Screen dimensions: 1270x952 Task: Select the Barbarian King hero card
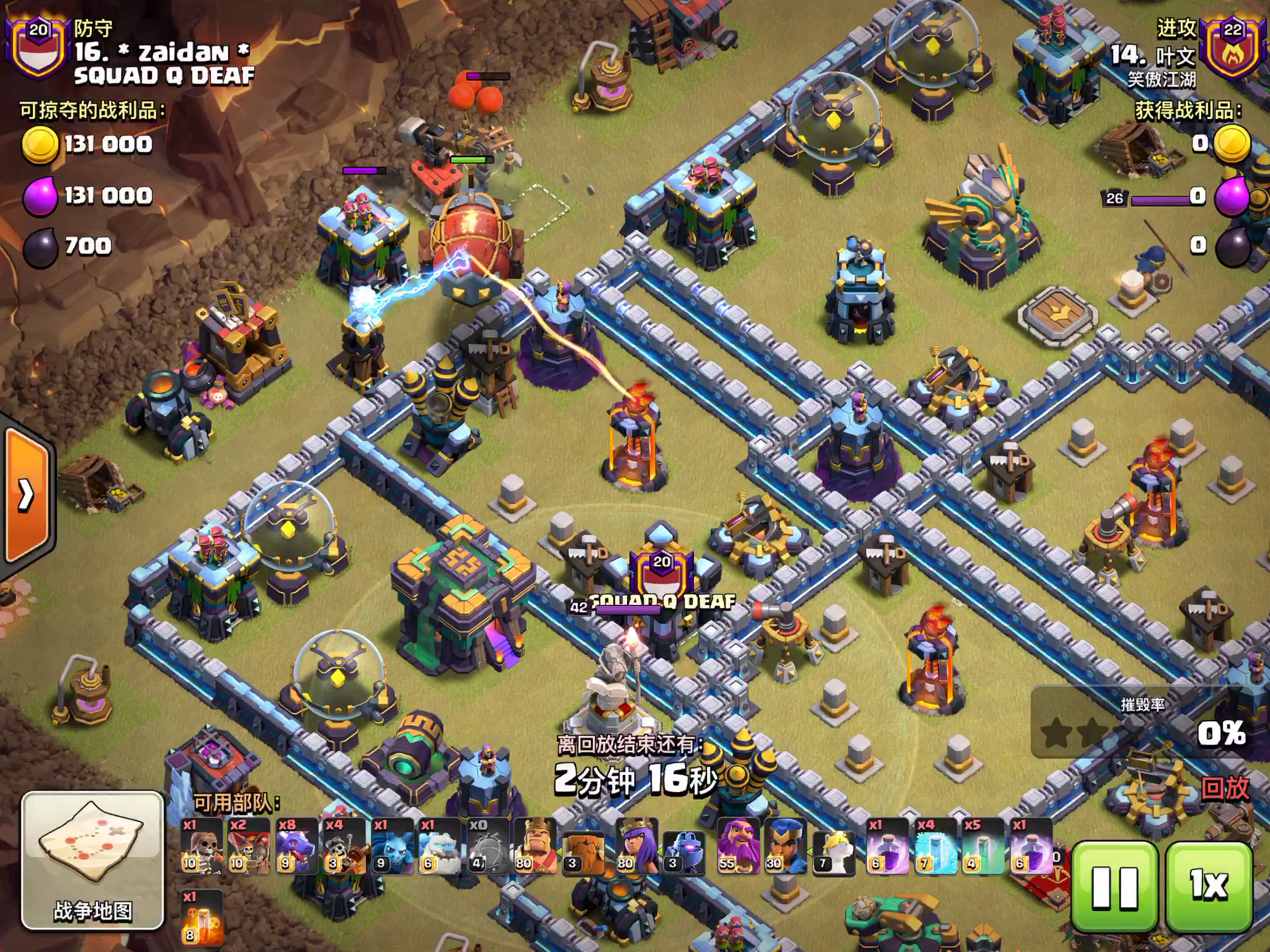[x=535, y=846]
